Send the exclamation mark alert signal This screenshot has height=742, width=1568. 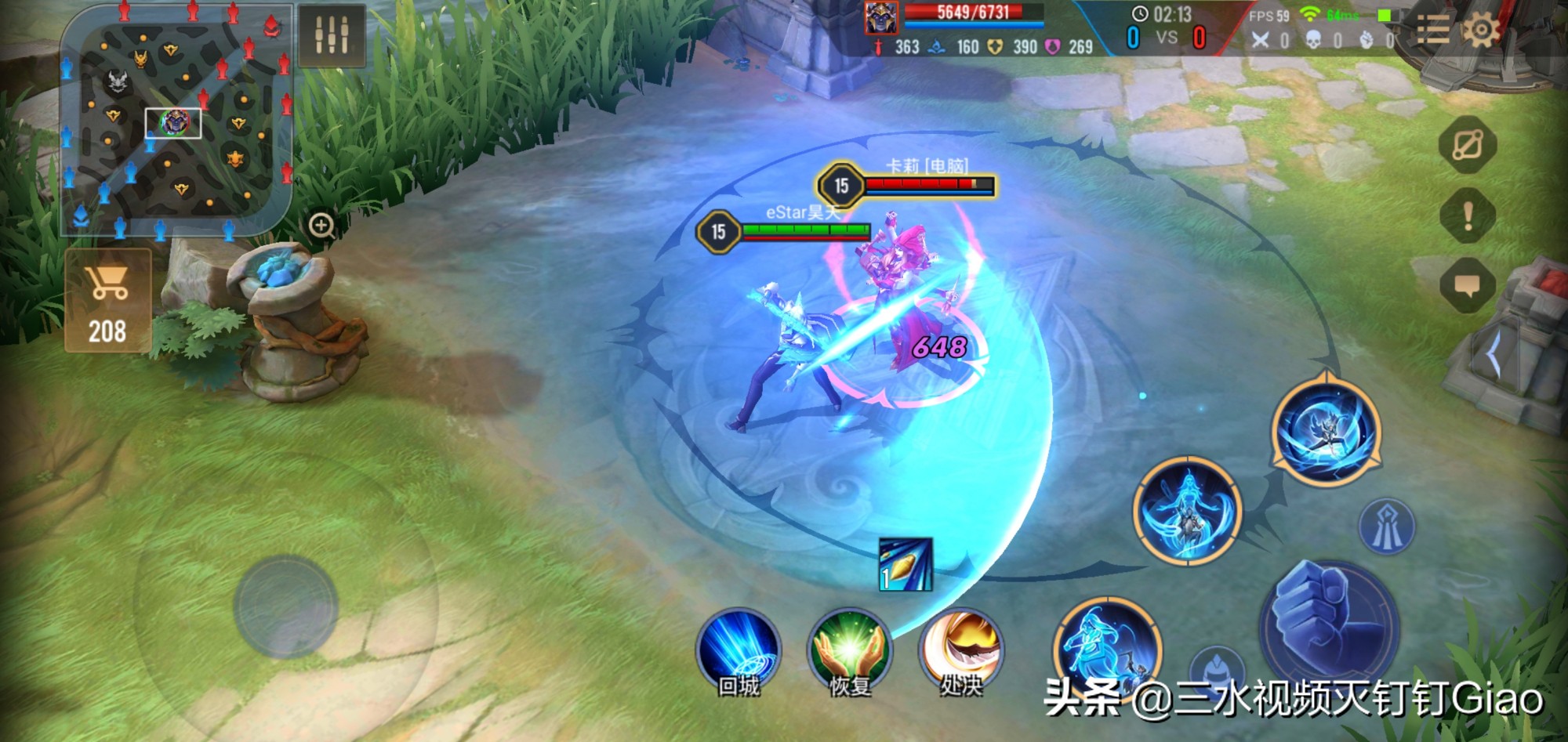[1468, 215]
